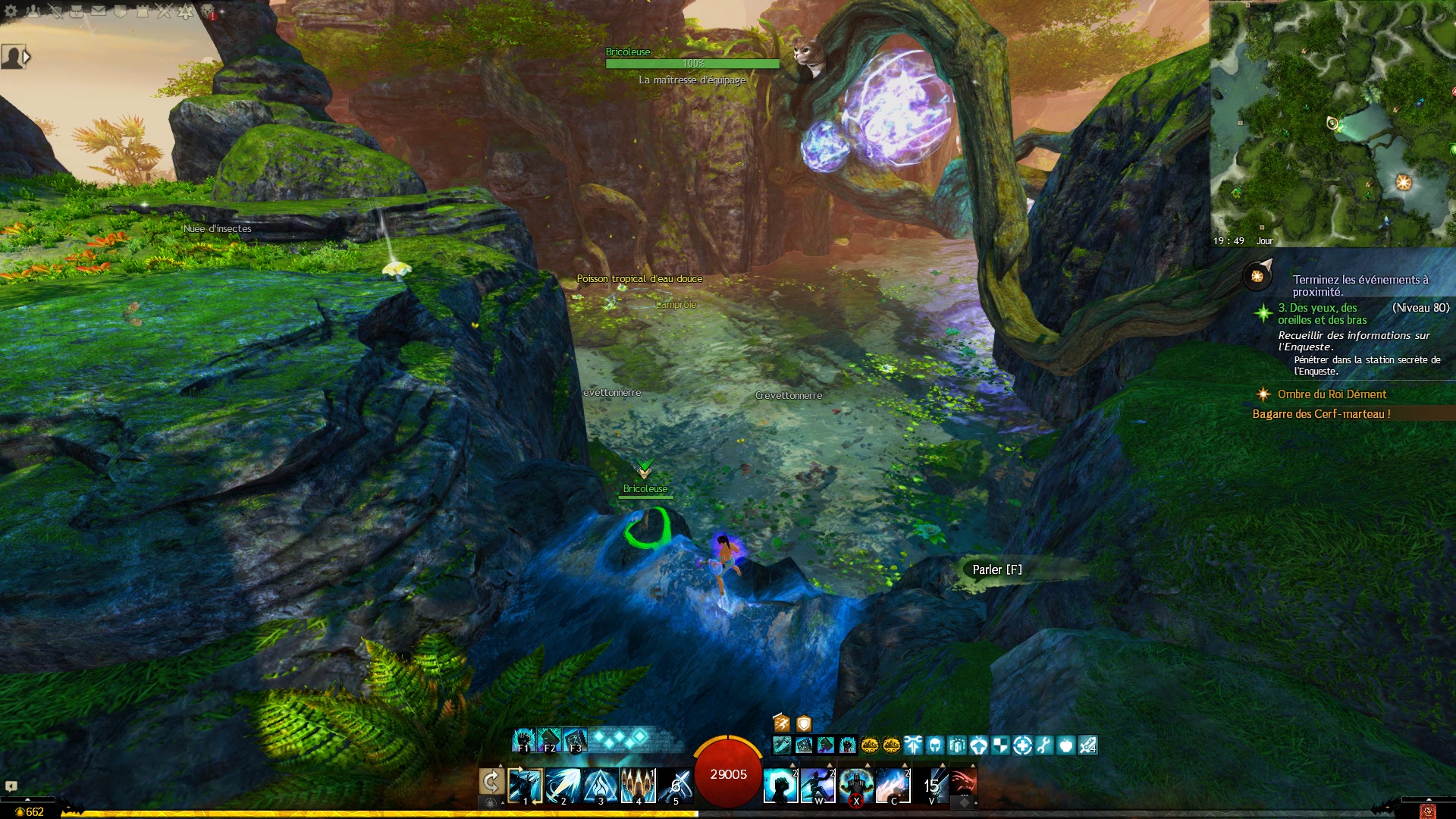Viewport: 1456px width, 819px height.
Task: Select the "Ombre du Roi Dément" event entry
Action: (x=1331, y=394)
